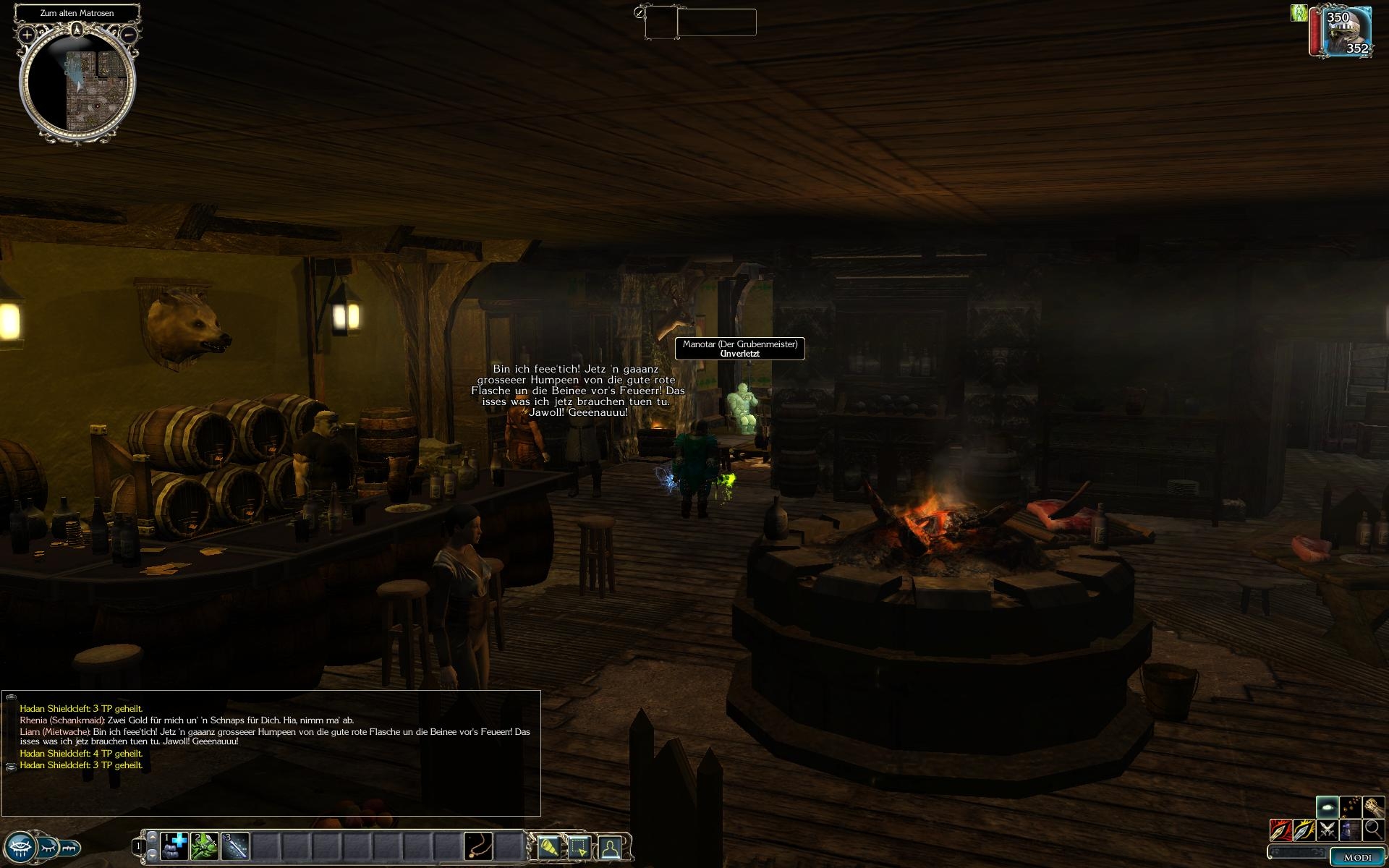Screen dimensions: 1389x868
Task: Select the amulet necklace hotbar slot
Action: coord(478,846)
